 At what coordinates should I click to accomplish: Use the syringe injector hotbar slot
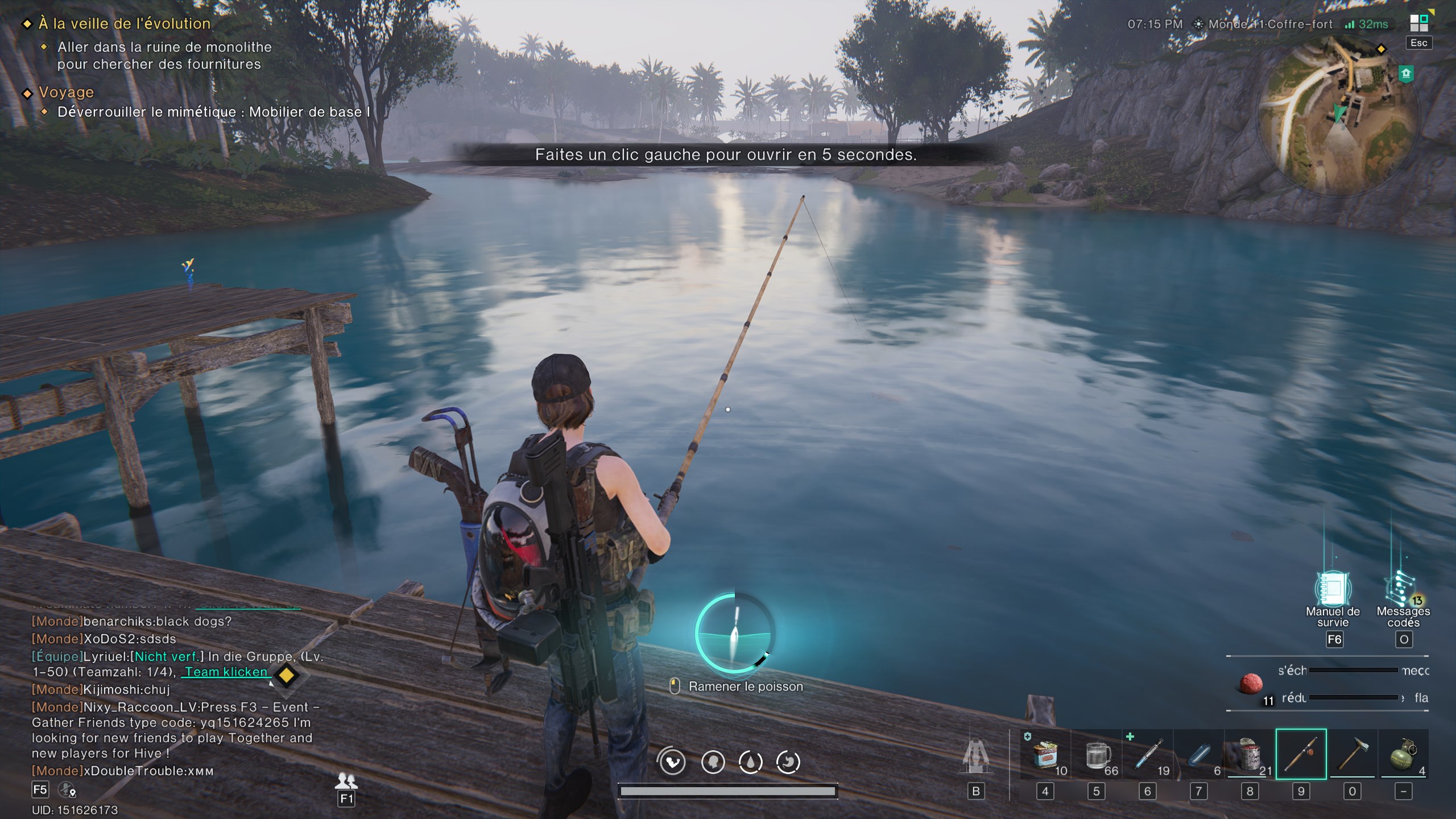point(1148,754)
